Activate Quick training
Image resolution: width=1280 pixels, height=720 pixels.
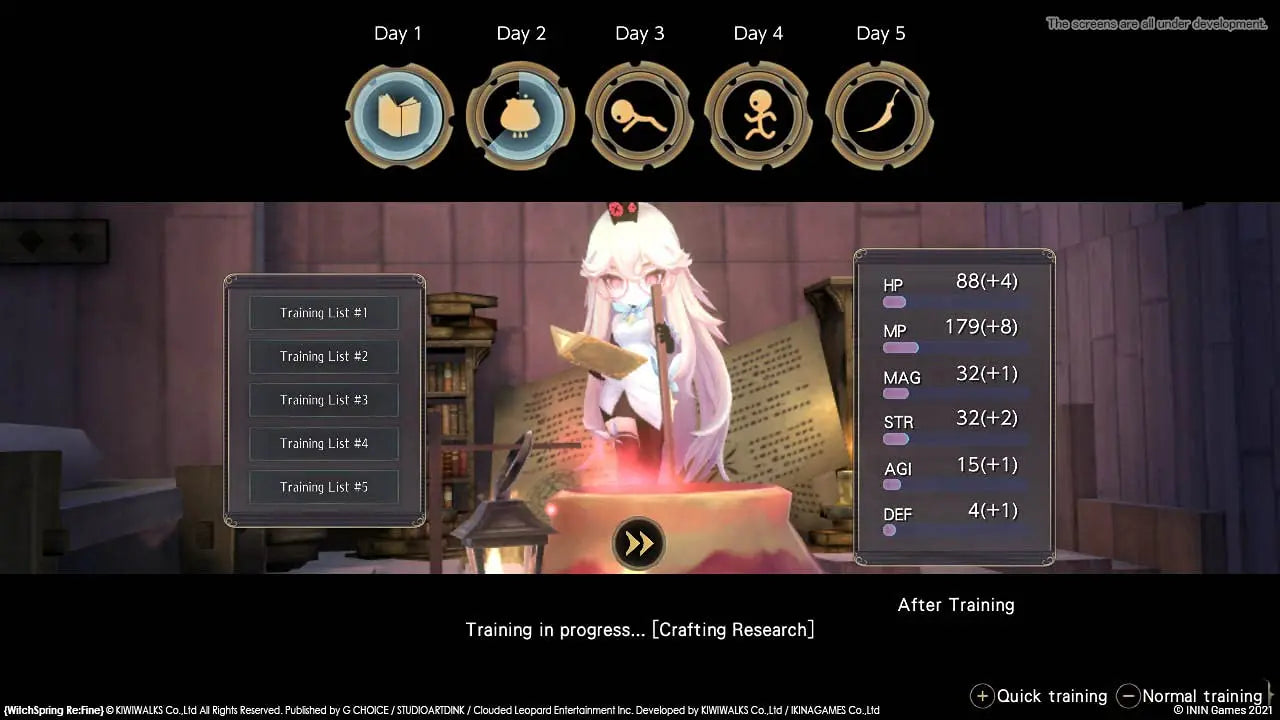tap(1050, 696)
